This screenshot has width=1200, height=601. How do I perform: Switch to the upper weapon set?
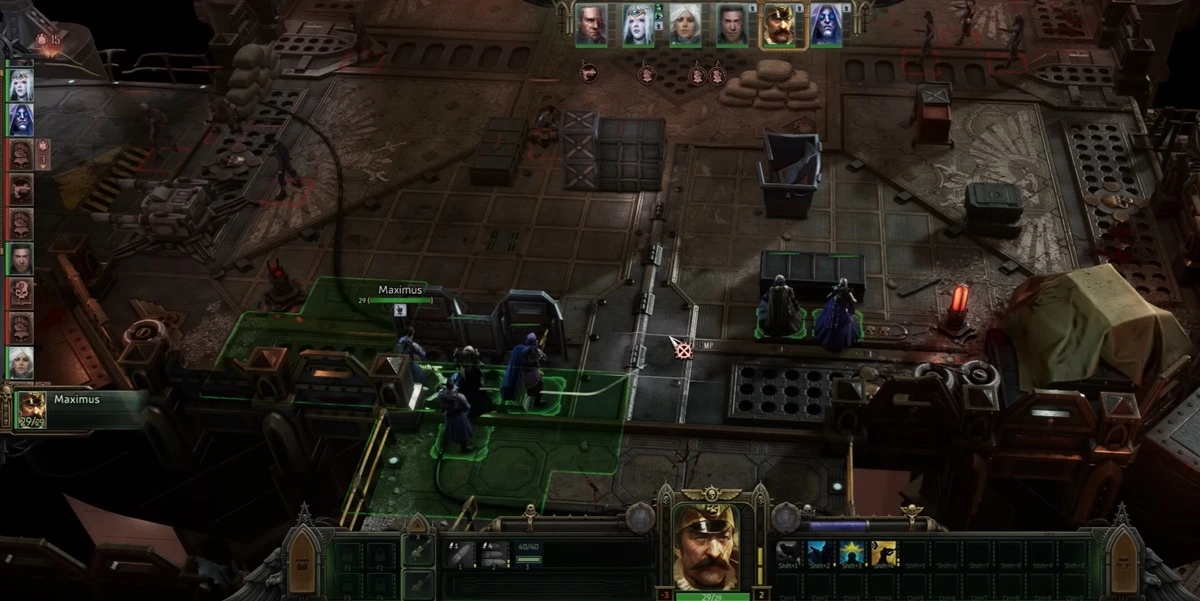coord(419,550)
